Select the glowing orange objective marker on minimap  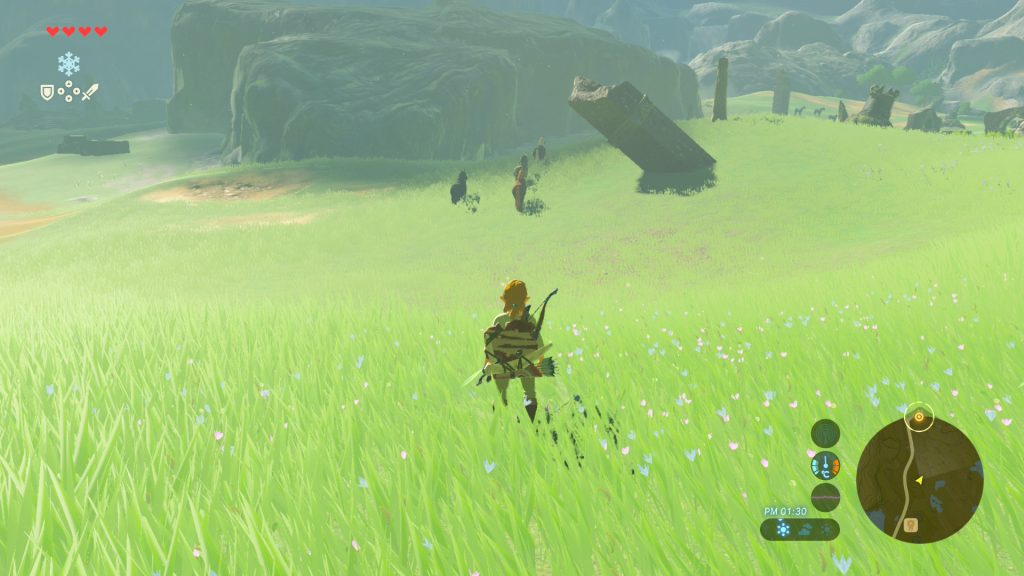[x=919, y=416]
